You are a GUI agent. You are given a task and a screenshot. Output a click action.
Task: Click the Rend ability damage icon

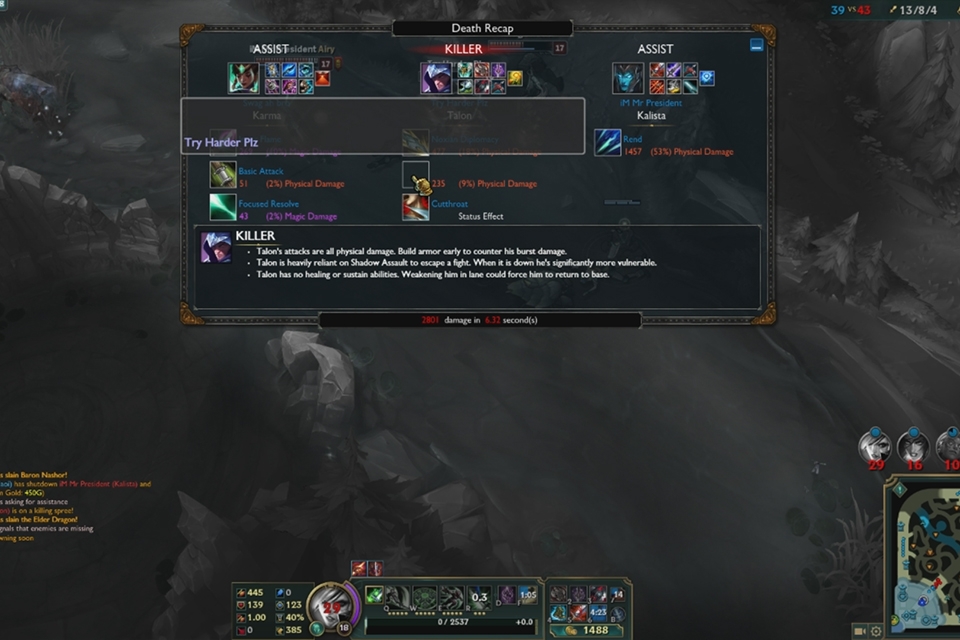click(x=608, y=142)
